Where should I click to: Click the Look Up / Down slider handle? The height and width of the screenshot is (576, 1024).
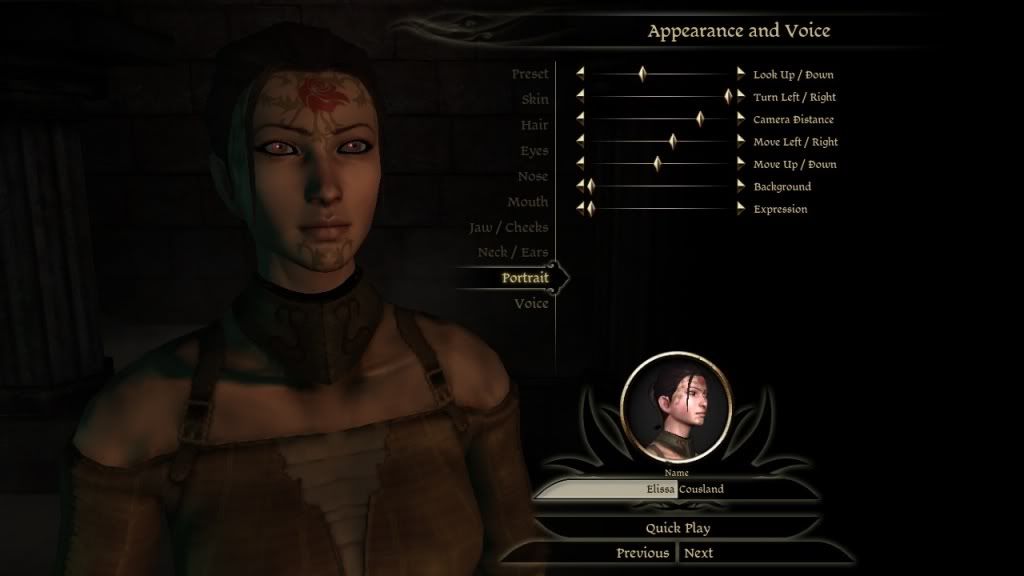(643, 74)
